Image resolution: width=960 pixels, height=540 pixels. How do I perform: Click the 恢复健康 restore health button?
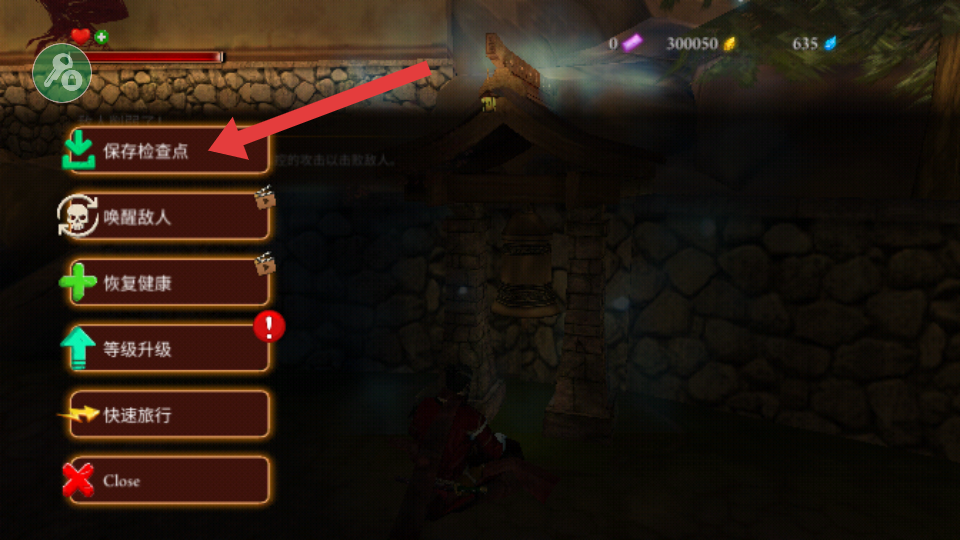pos(168,283)
